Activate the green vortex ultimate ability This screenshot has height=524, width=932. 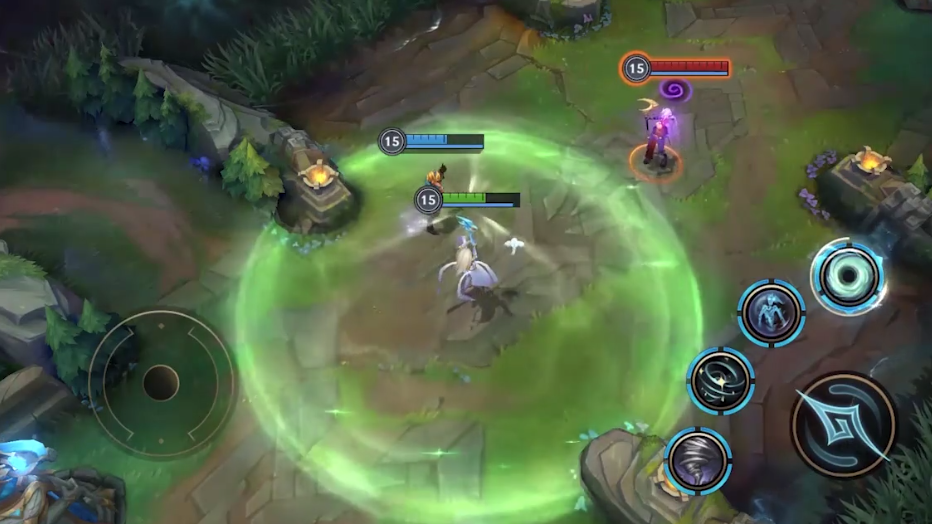pyautogui.click(x=847, y=276)
